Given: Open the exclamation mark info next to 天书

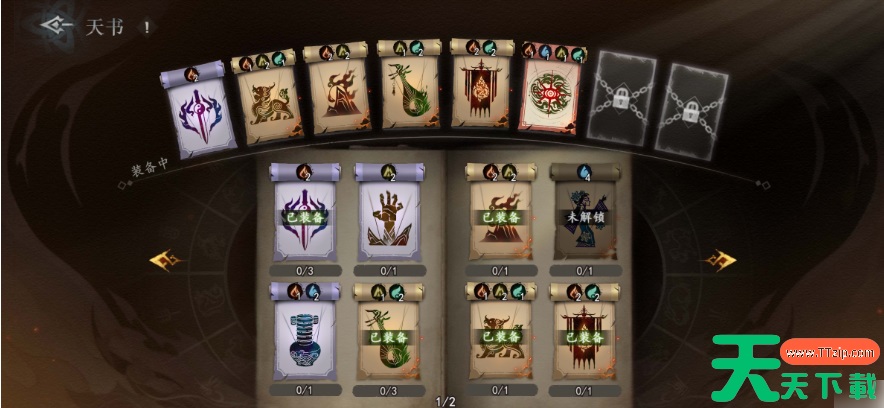Looking at the screenshot, I should 147,28.
